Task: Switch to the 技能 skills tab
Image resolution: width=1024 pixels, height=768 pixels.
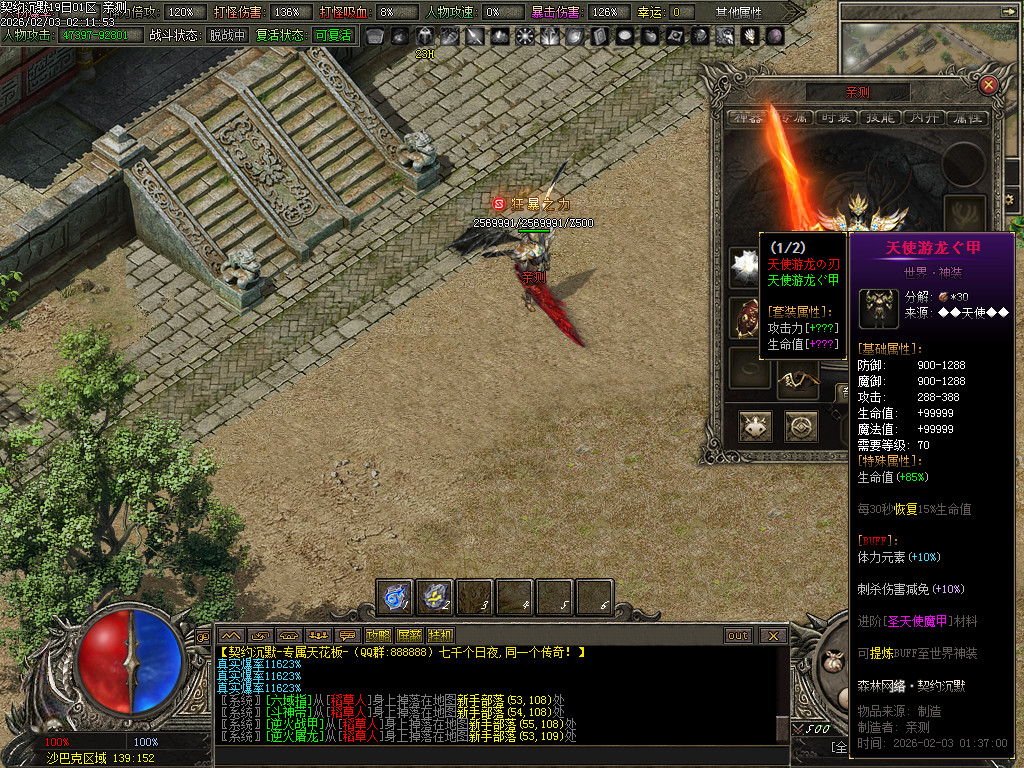Action: pos(880,117)
